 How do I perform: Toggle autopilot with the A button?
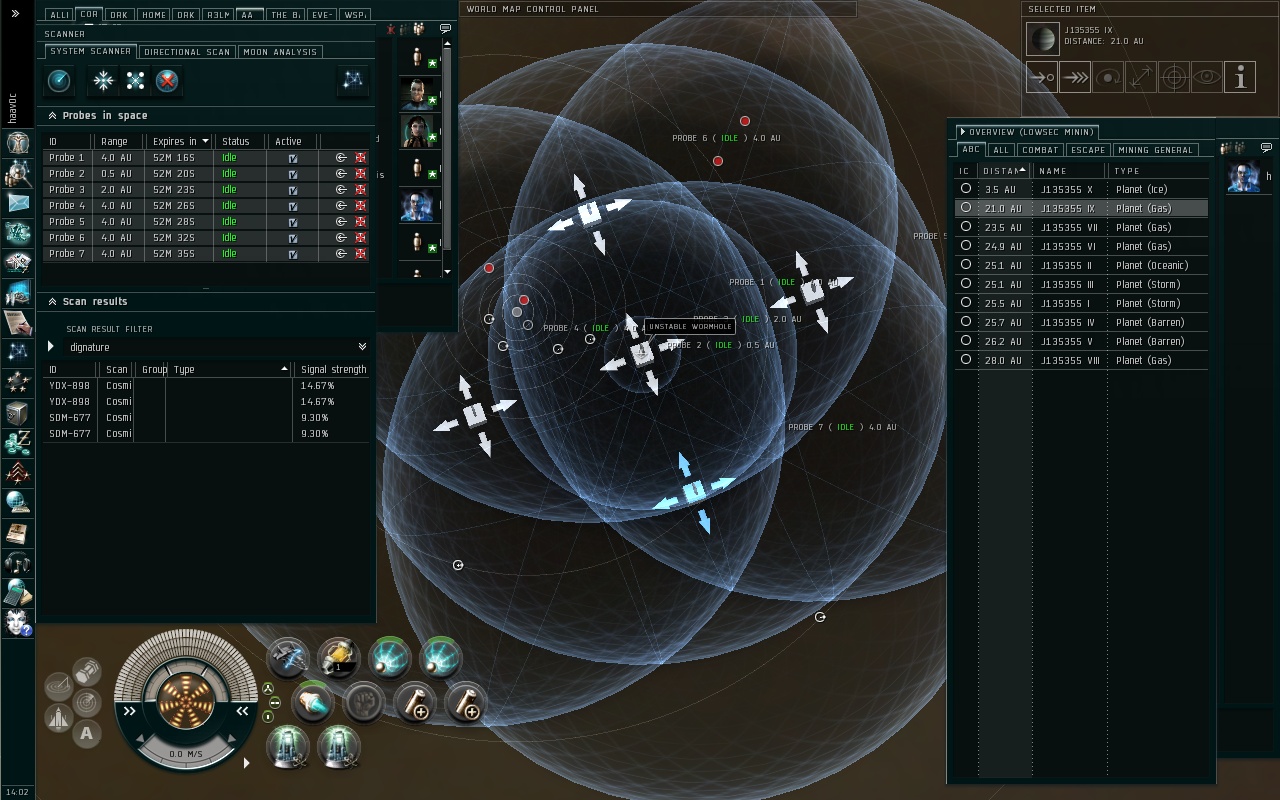87,734
